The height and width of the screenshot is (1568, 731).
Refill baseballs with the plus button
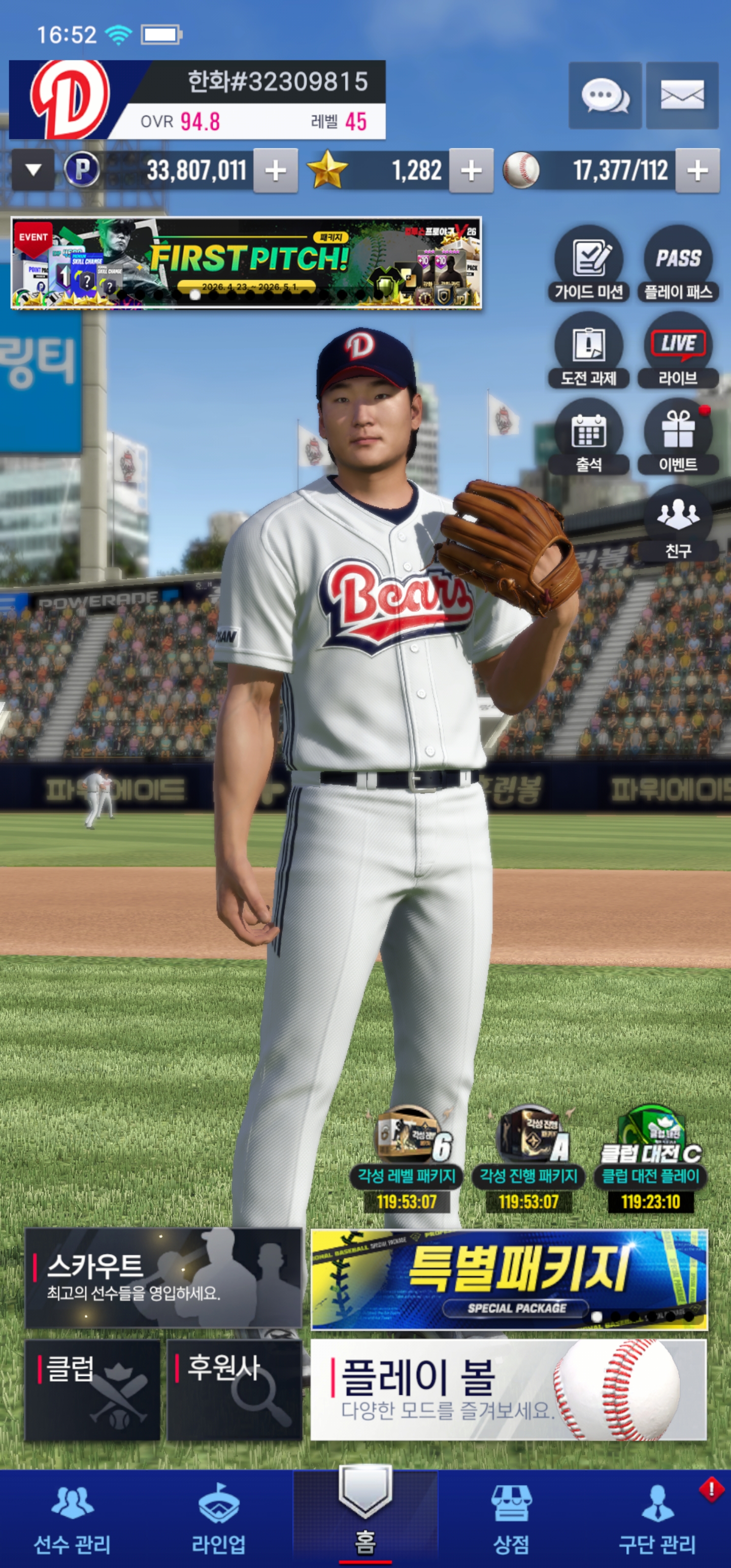(697, 171)
